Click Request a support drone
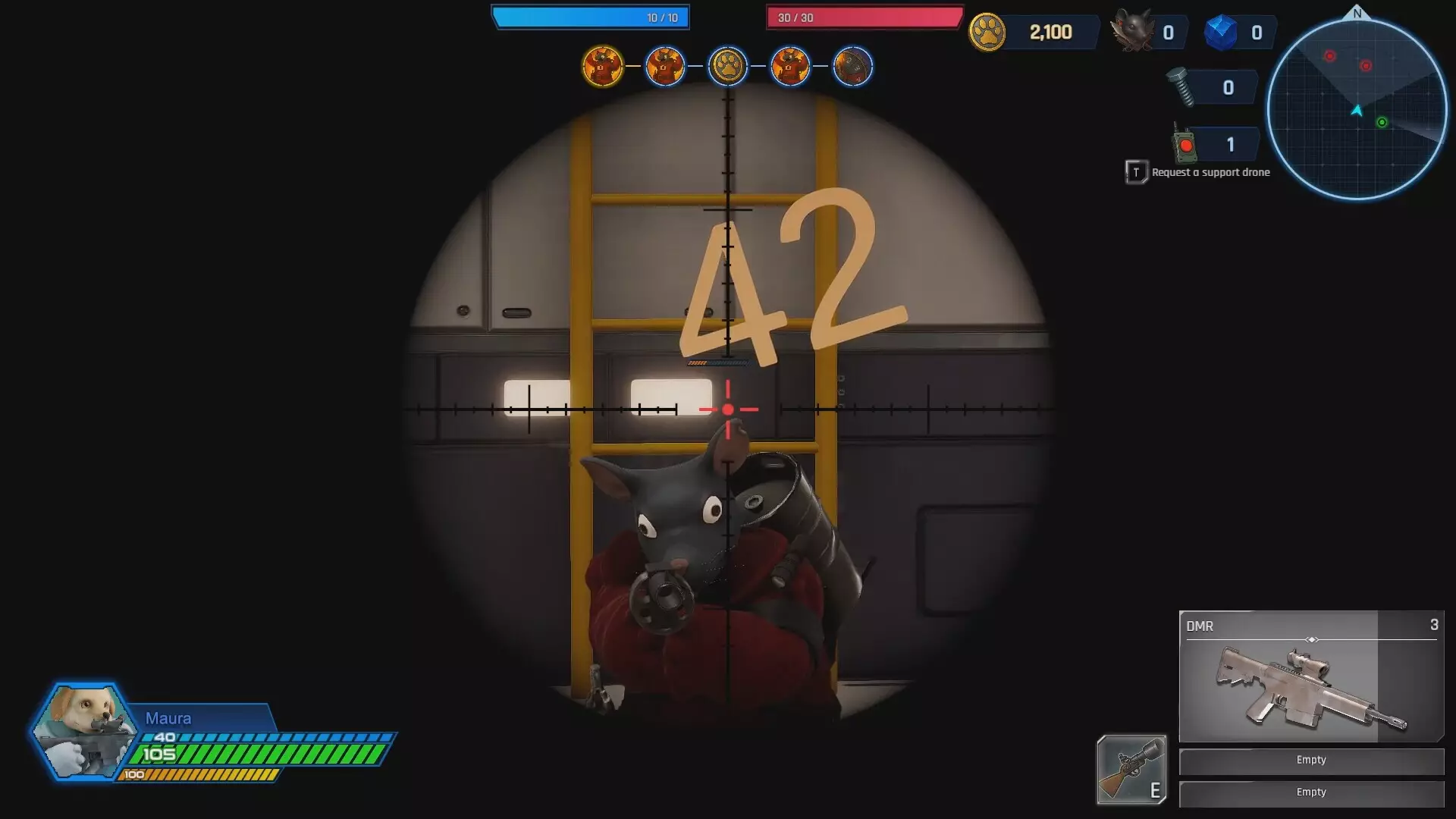 1209,172
